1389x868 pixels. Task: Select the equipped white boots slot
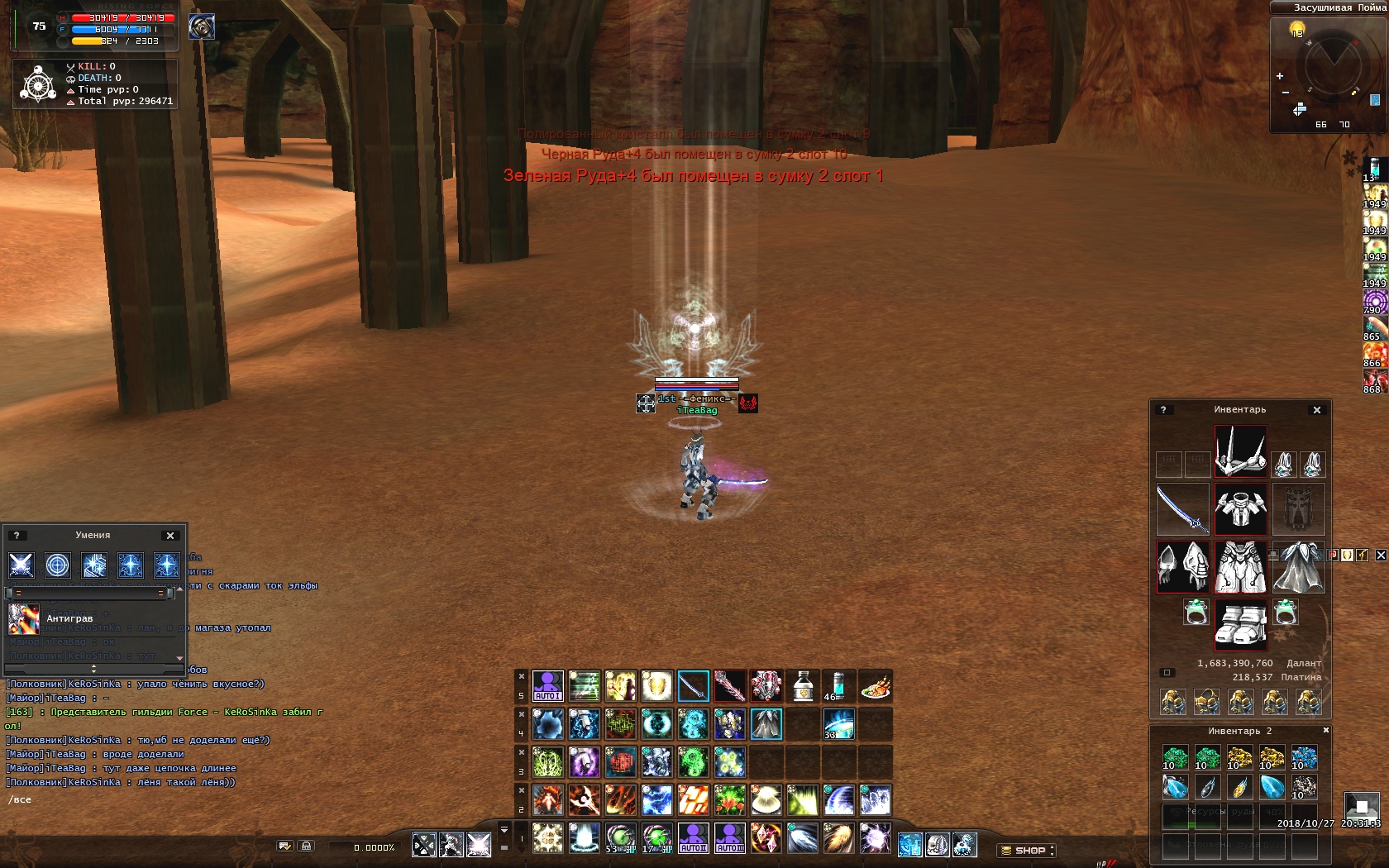click(1240, 624)
